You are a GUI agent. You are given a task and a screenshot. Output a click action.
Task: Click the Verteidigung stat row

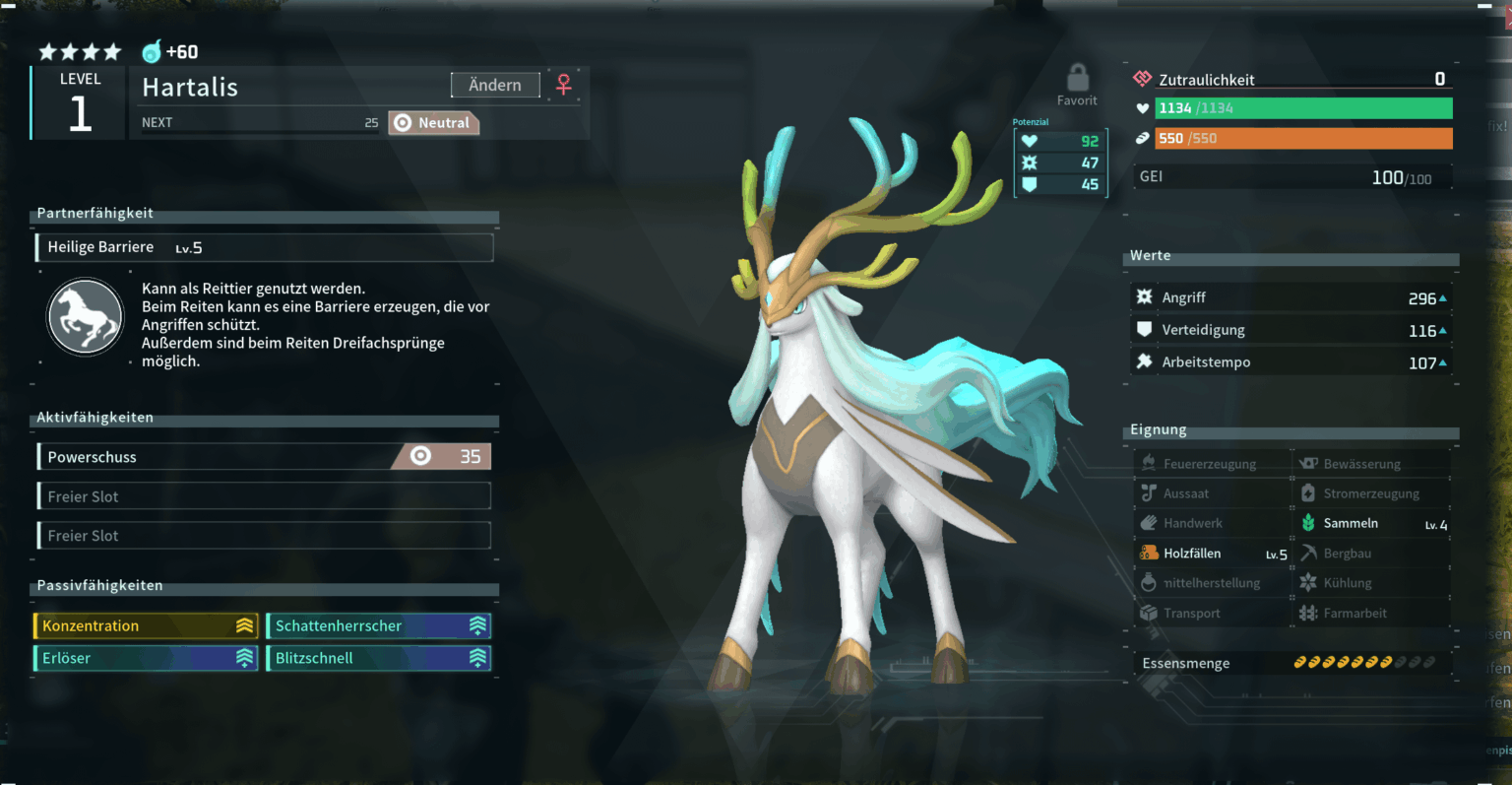click(1291, 330)
